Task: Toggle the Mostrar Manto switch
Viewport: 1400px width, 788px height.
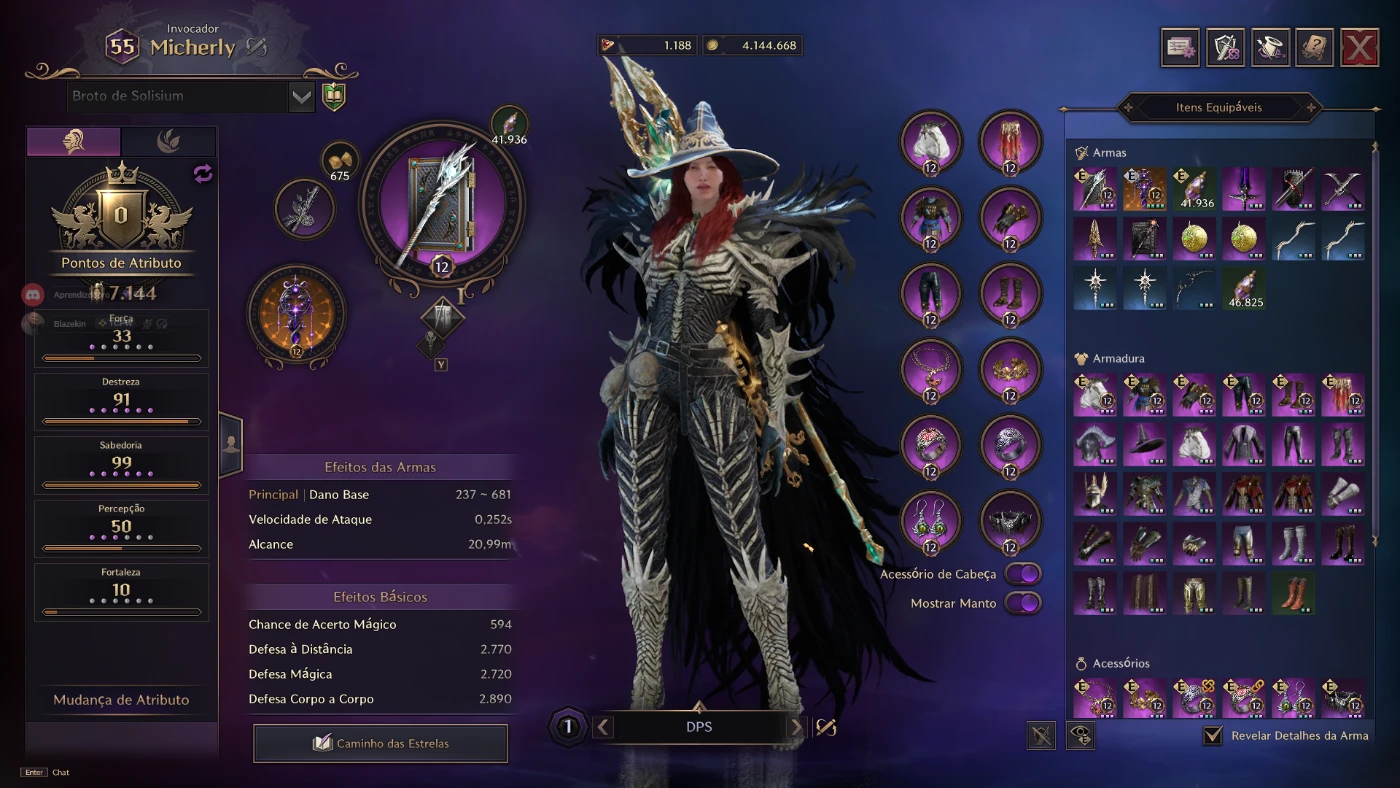Action: (x=1023, y=603)
